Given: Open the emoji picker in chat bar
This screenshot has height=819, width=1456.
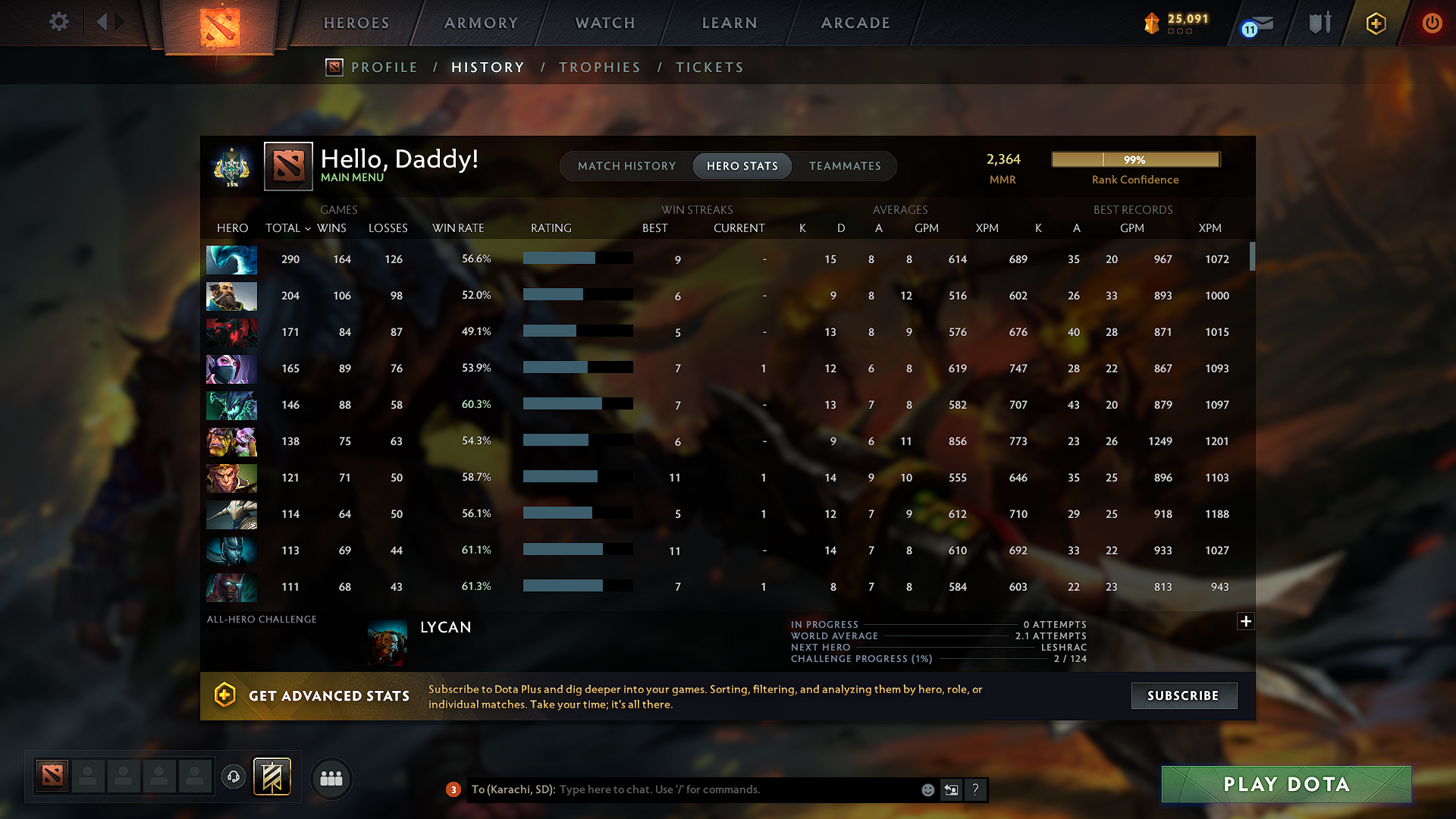Looking at the screenshot, I should tap(927, 789).
